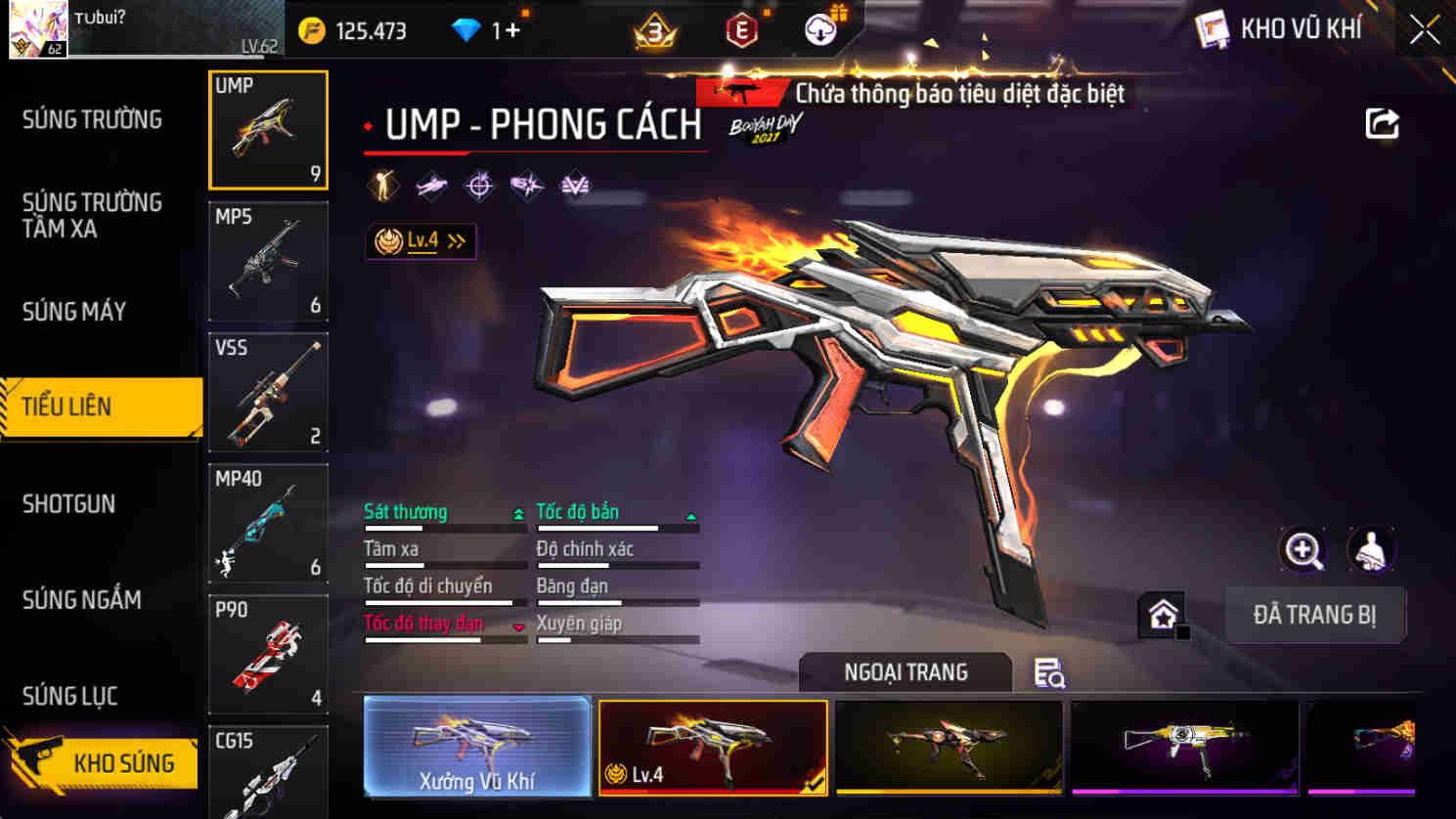Click the ĐÃ TRANG BỊ button
This screenshot has height=819, width=1456.
(1315, 615)
